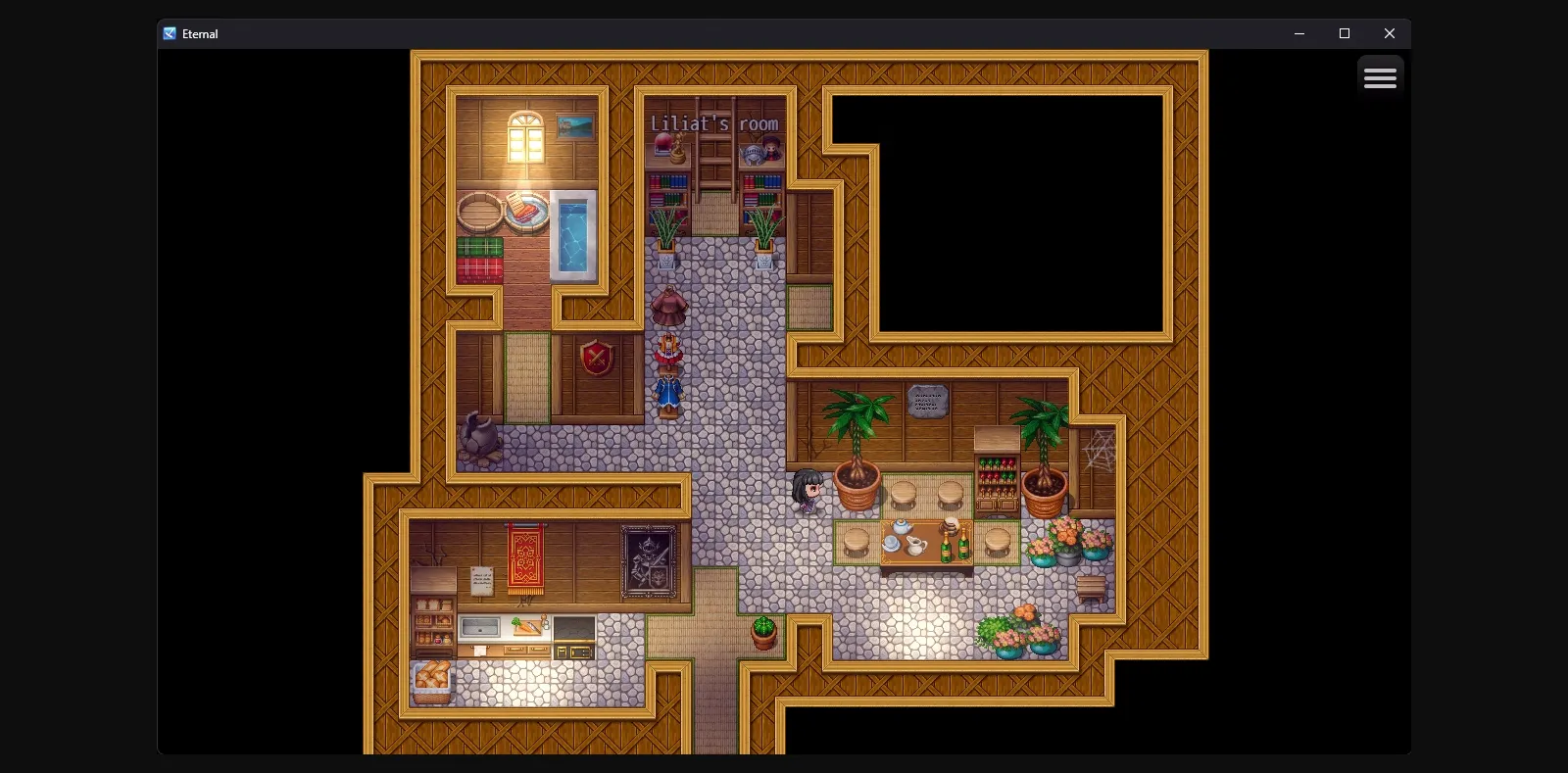Screen dimensions: 1568x773
Task: Click the Eternal app icon in title bar
Action: point(169,33)
